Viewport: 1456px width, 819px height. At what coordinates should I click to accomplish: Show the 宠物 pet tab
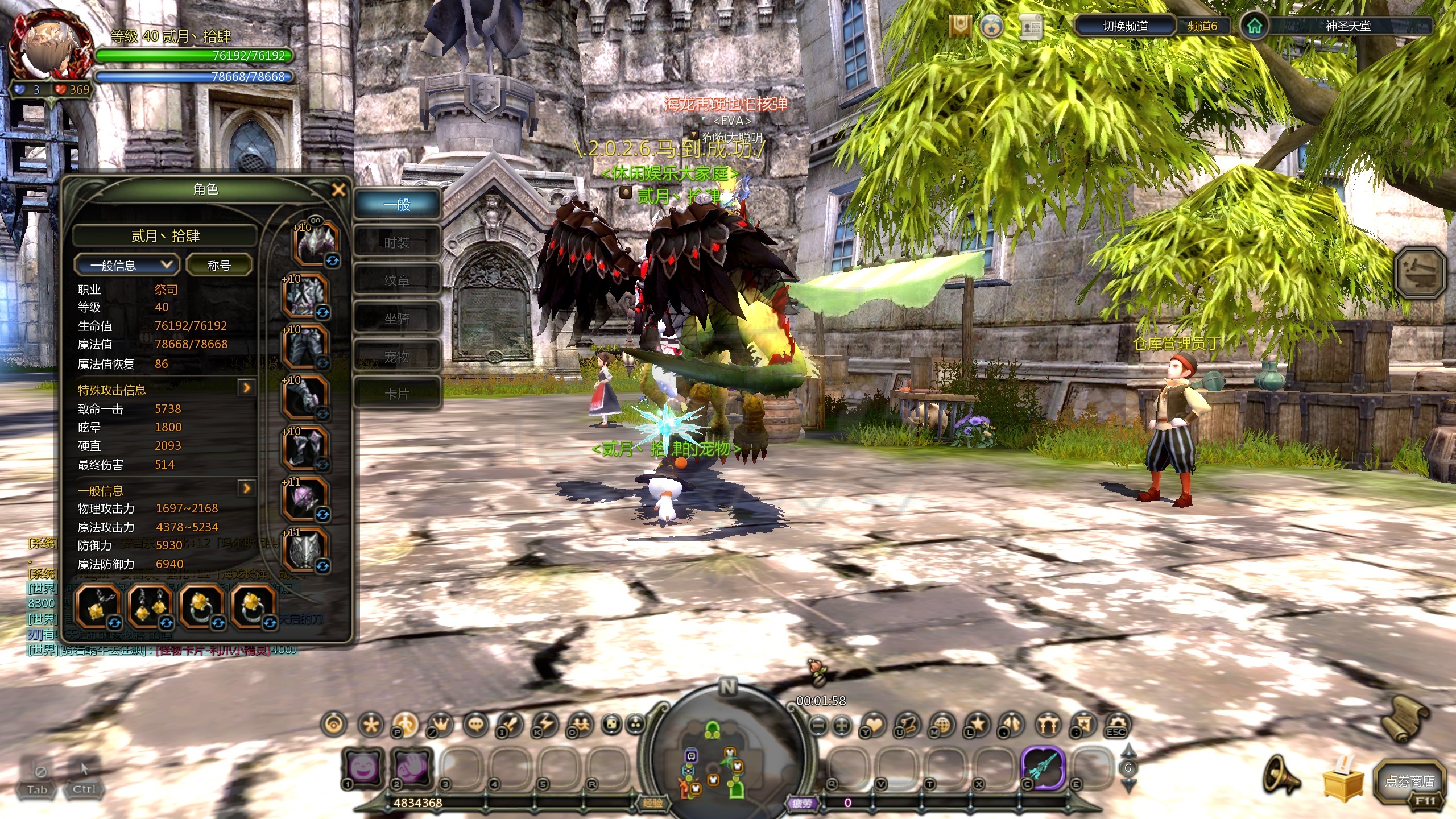tap(397, 357)
